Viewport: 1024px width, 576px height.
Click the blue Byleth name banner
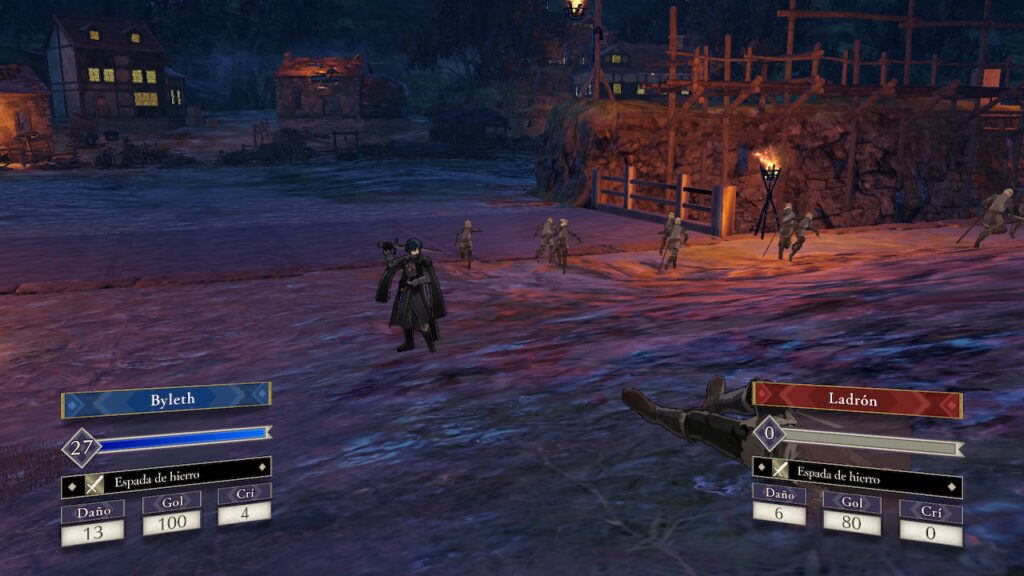[166, 398]
